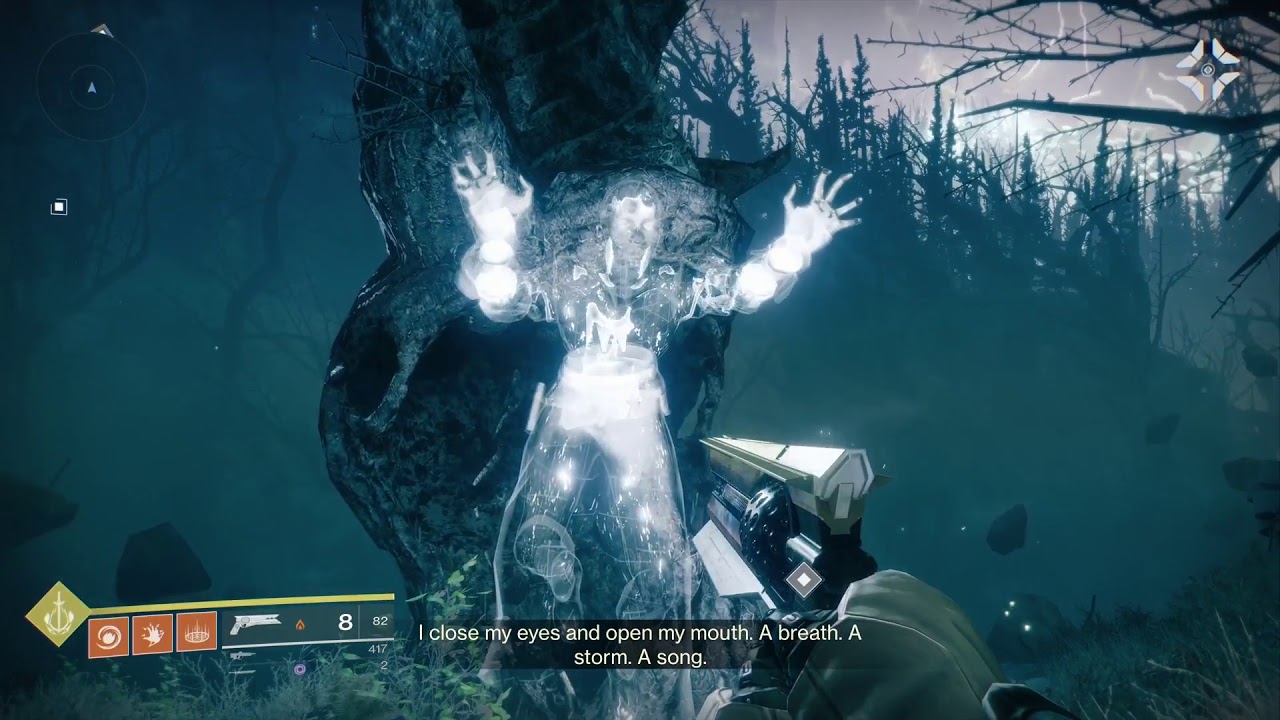Select the equipped hand cannon weapon icon
1280x720 pixels.
(255, 625)
